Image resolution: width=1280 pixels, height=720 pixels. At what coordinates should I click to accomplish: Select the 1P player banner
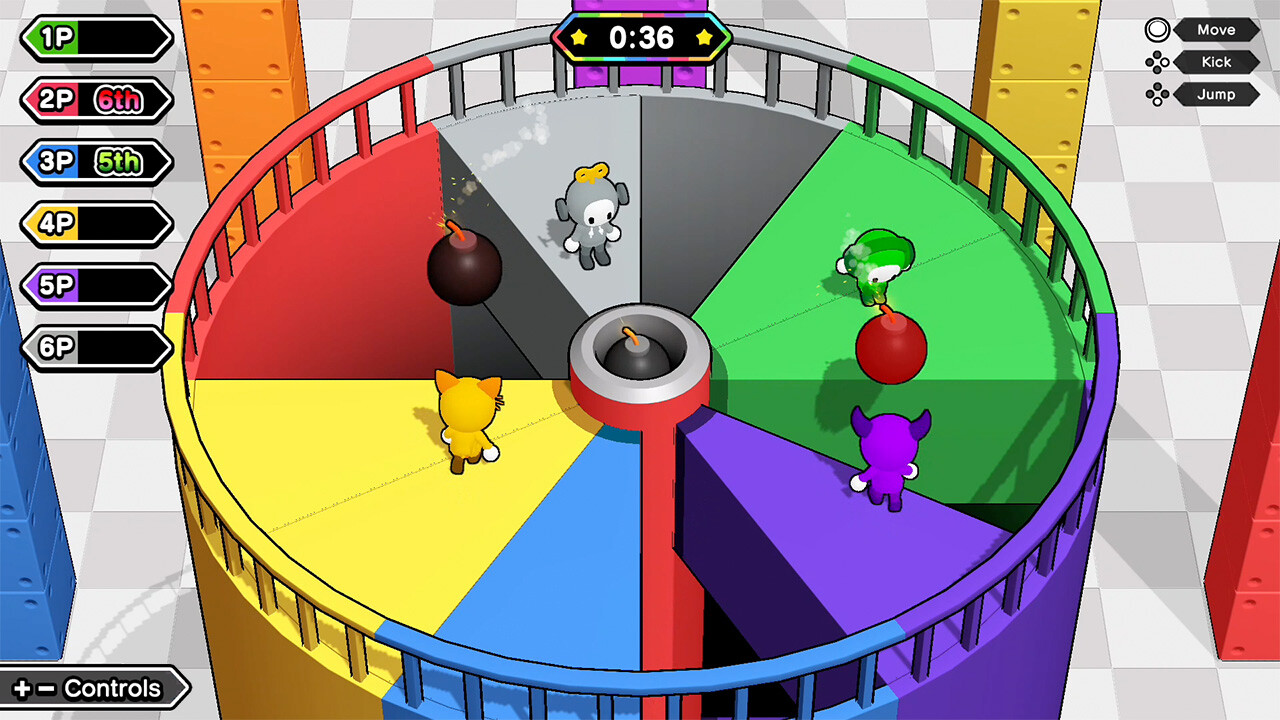coord(93,38)
